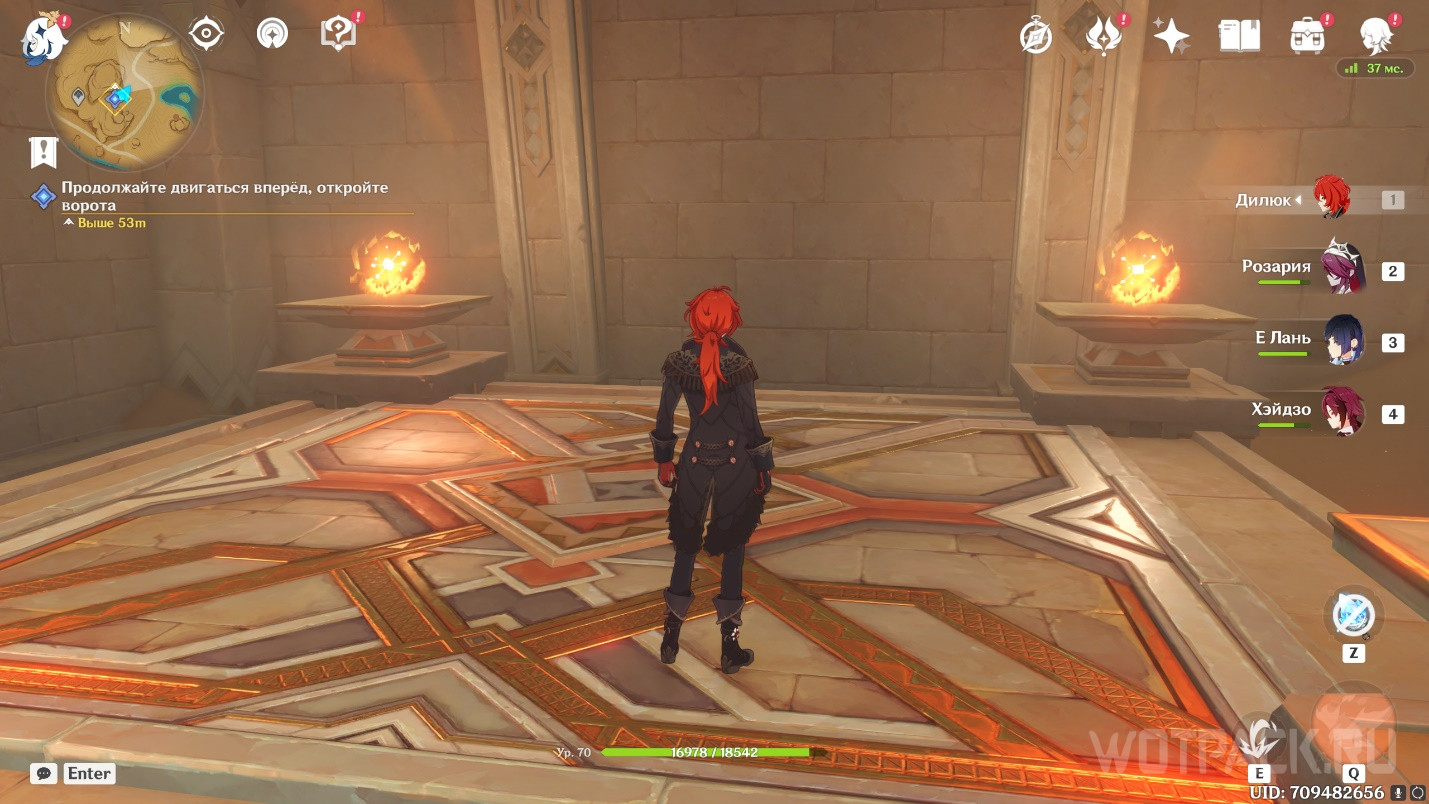The height and width of the screenshot is (804, 1429).
Task: Open the Adventurer Handbook book icon
Action: 1239,36
